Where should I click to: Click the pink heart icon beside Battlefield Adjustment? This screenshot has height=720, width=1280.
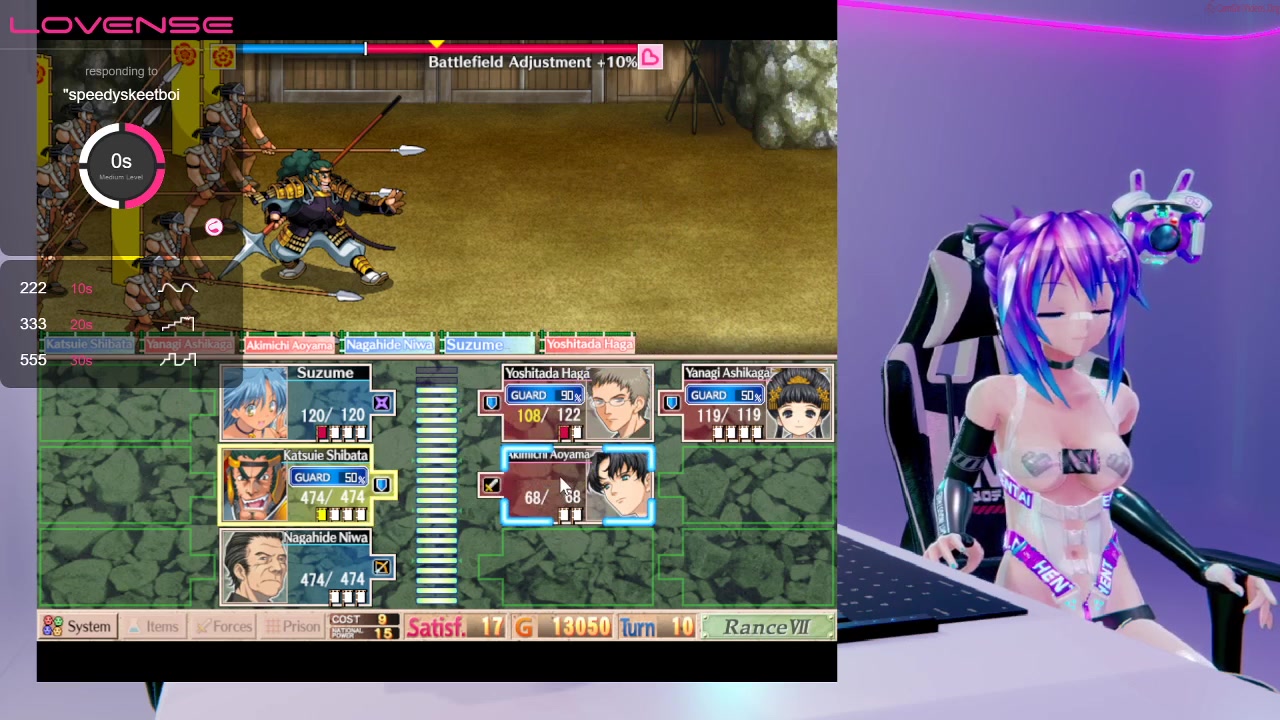point(650,58)
